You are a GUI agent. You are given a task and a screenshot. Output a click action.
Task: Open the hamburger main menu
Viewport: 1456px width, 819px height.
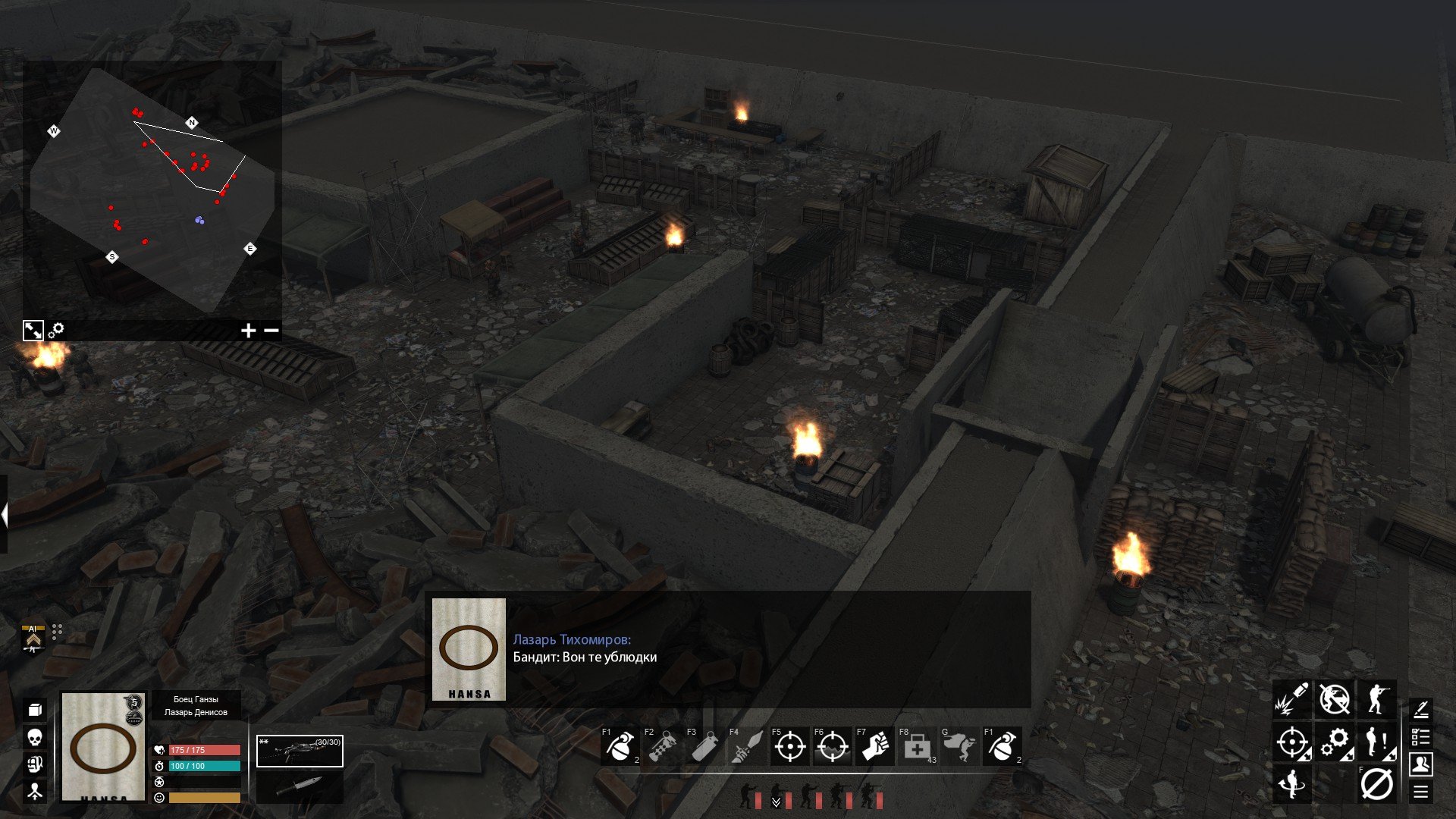[1421, 792]
